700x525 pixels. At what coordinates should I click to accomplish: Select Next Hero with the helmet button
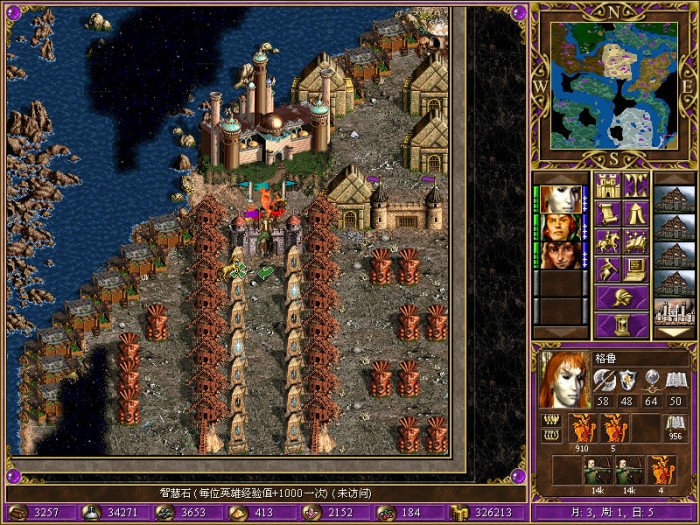pyautogui.click(x=622, y=297)
